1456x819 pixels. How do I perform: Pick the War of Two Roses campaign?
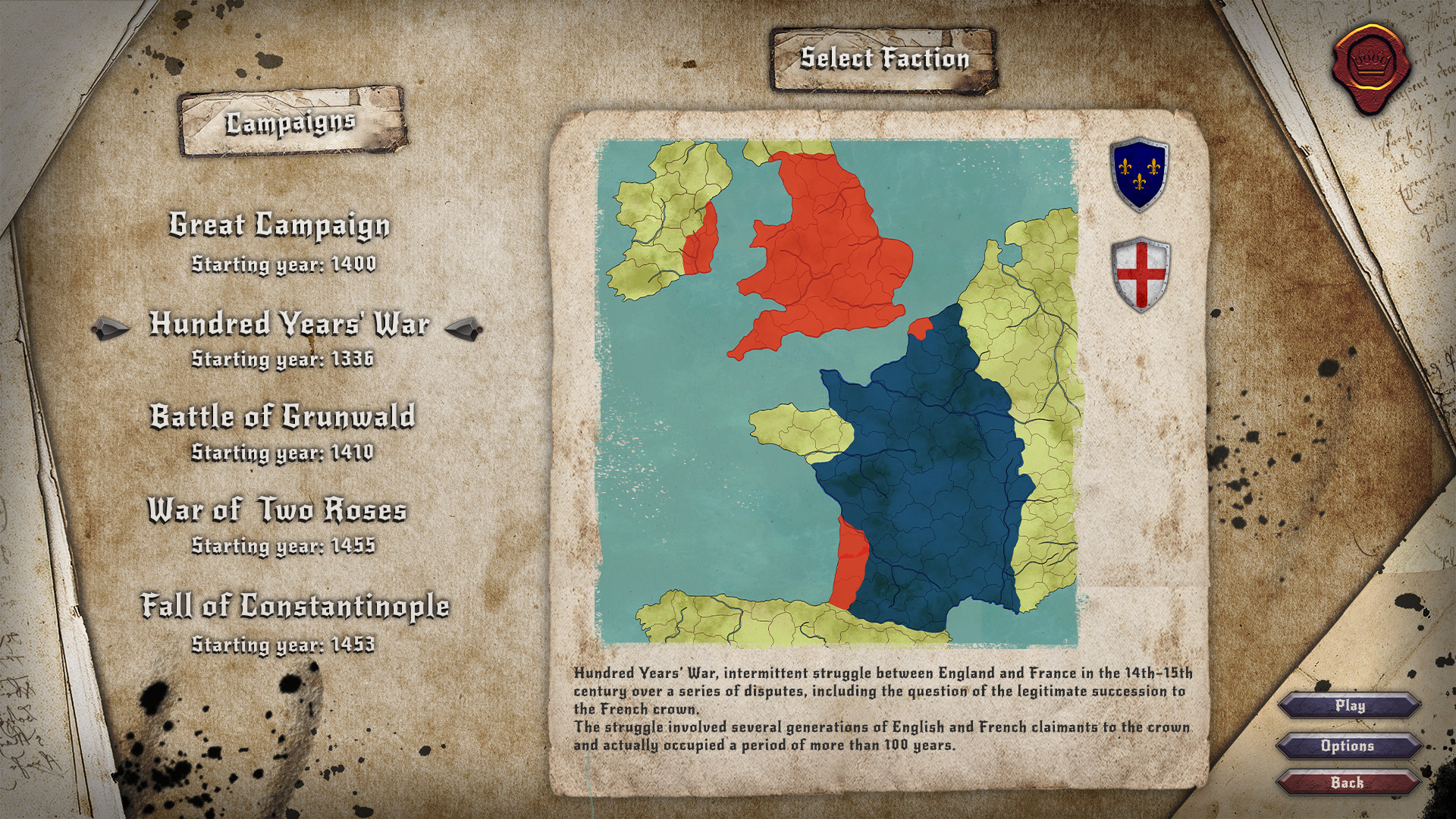278,513
